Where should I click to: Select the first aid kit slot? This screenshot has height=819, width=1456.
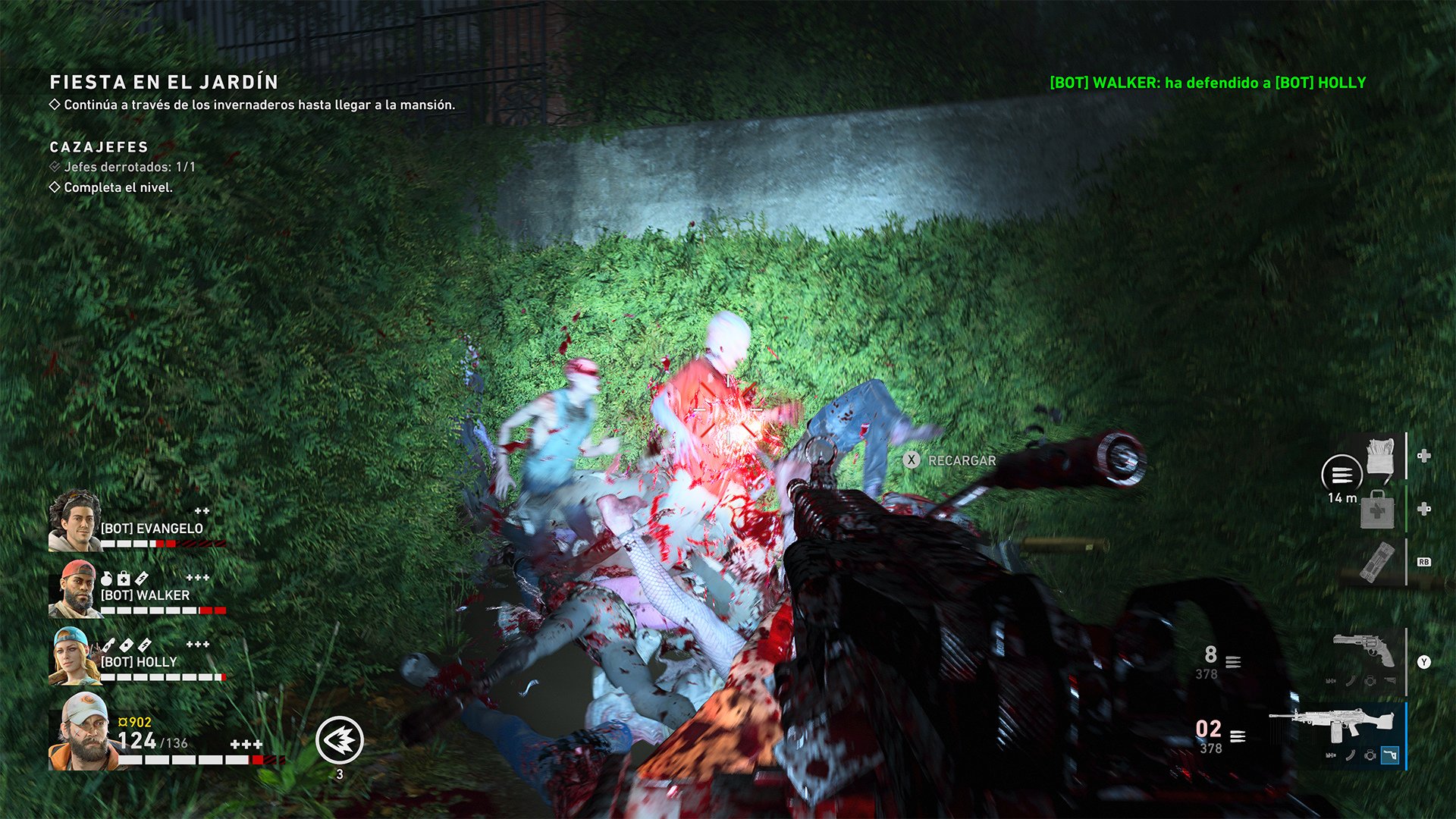(x=1377, y=509)
